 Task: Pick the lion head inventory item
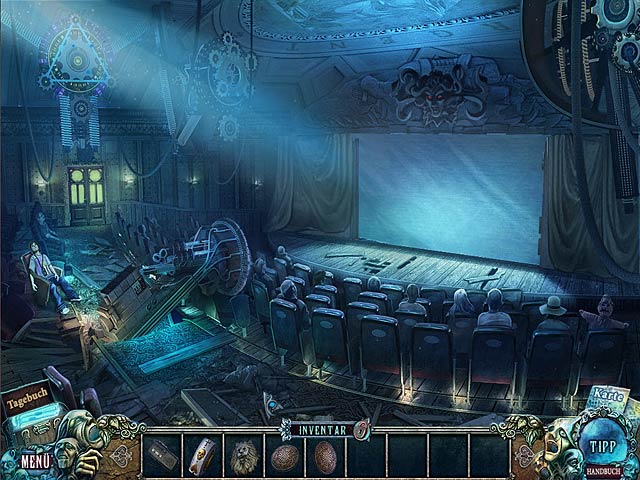(x=243, y=455)
